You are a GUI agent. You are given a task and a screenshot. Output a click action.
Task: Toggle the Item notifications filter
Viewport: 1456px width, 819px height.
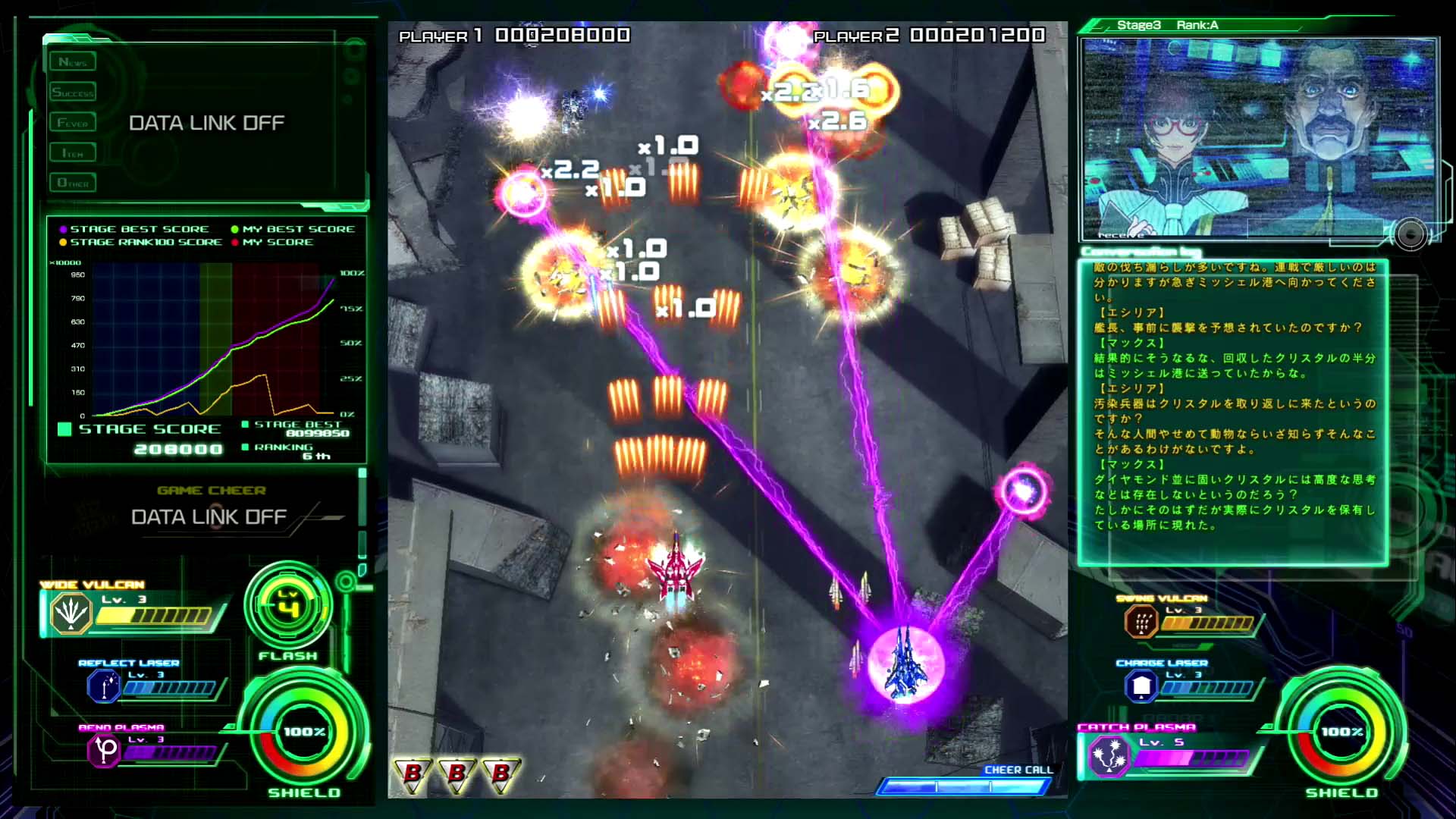tap(73, 152)
